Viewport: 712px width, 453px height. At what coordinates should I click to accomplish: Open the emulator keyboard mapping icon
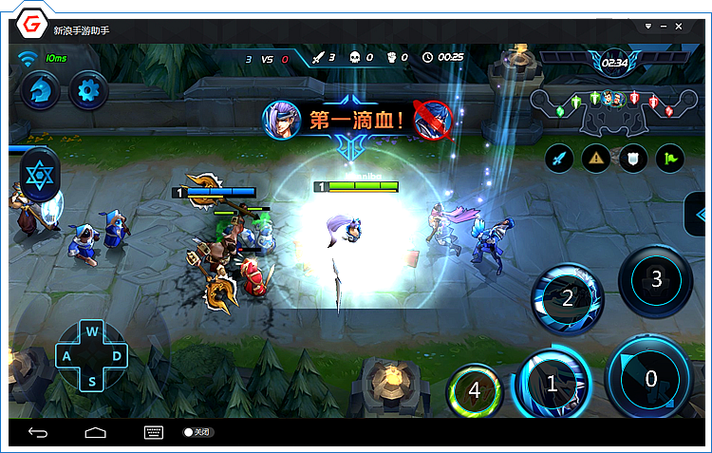click(154, 432)
